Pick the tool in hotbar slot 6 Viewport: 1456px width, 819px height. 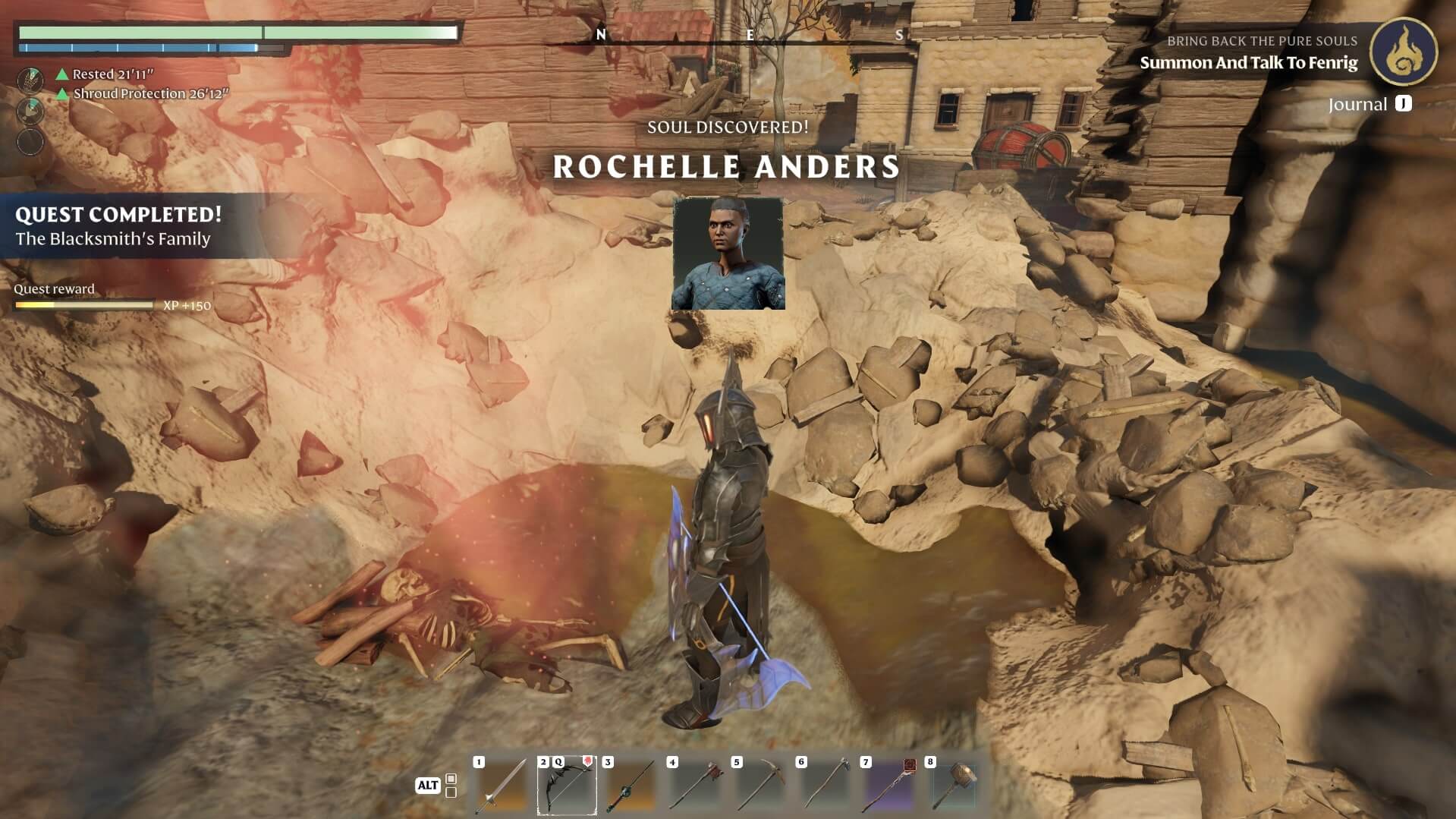(824, 786)
